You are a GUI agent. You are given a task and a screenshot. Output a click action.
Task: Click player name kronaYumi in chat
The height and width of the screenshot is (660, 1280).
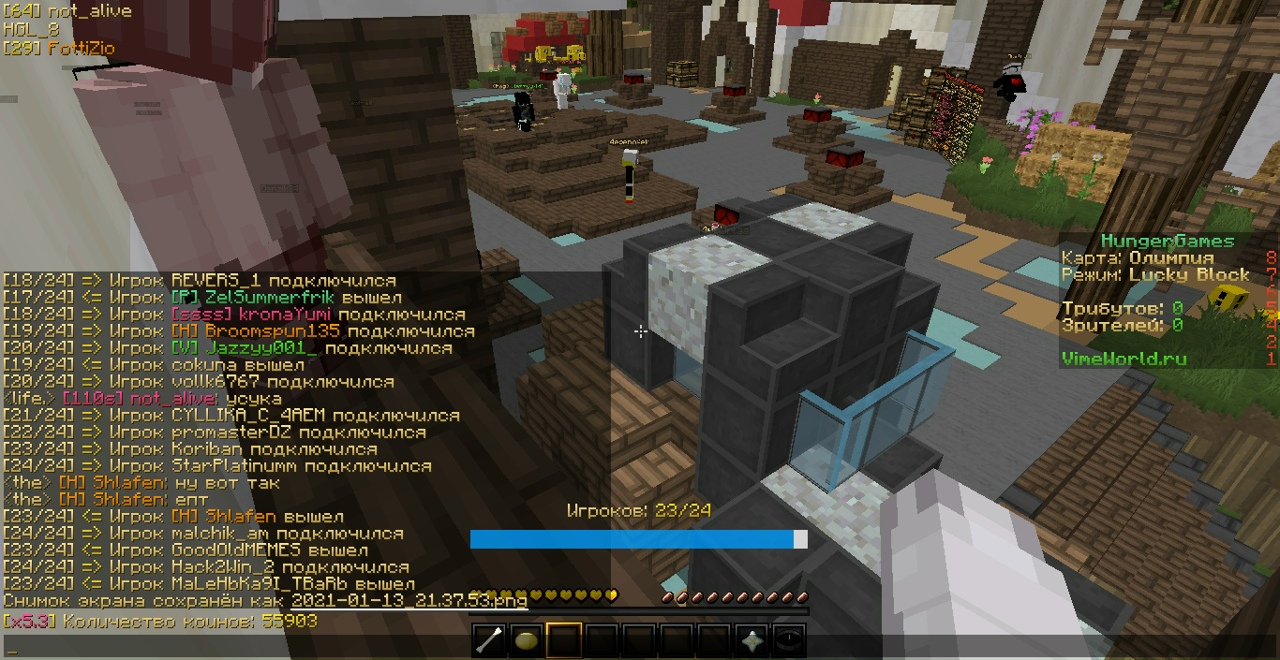tap(278, 315)
